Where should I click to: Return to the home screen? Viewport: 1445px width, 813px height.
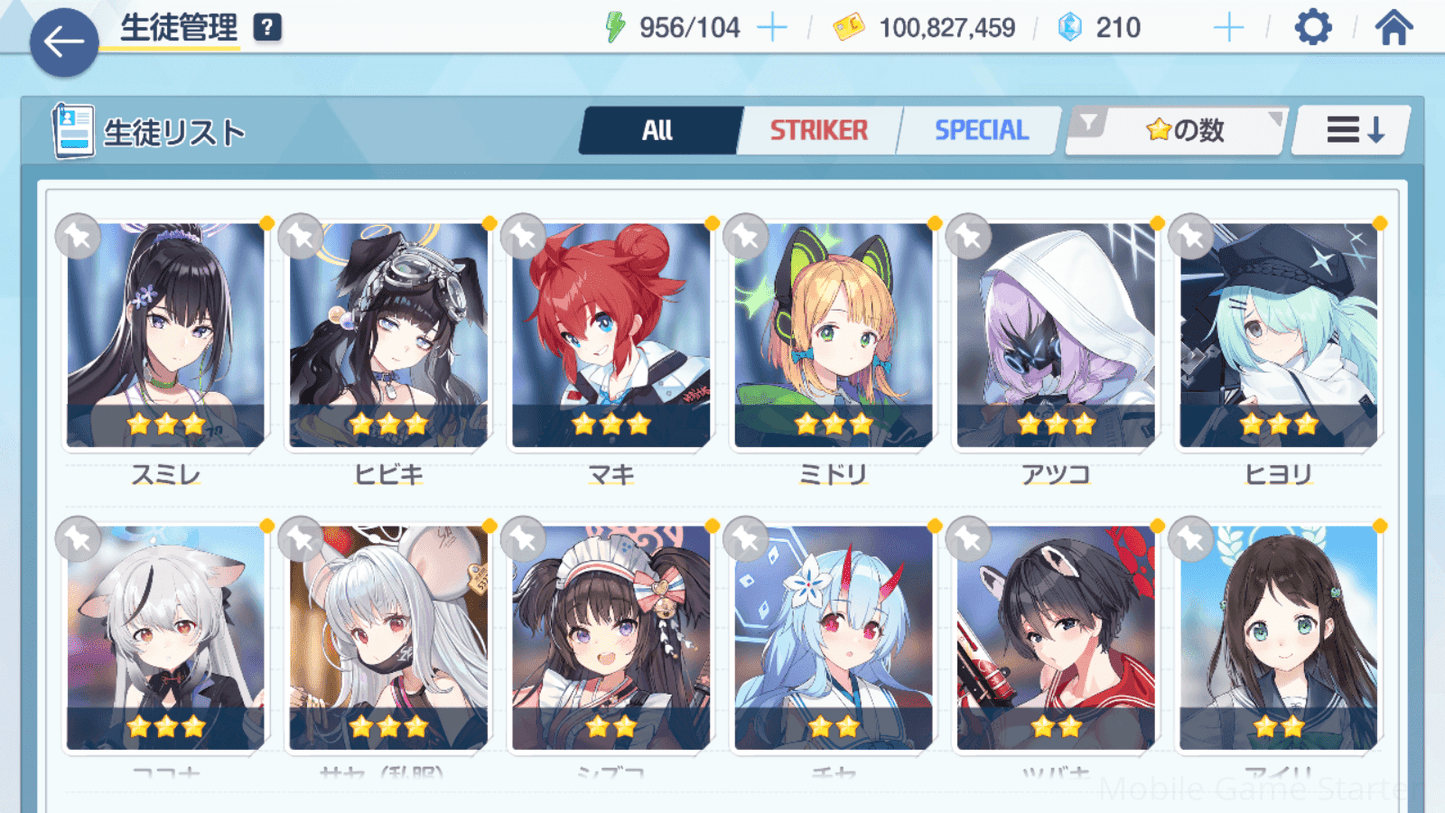click(x=1393, y=28)
